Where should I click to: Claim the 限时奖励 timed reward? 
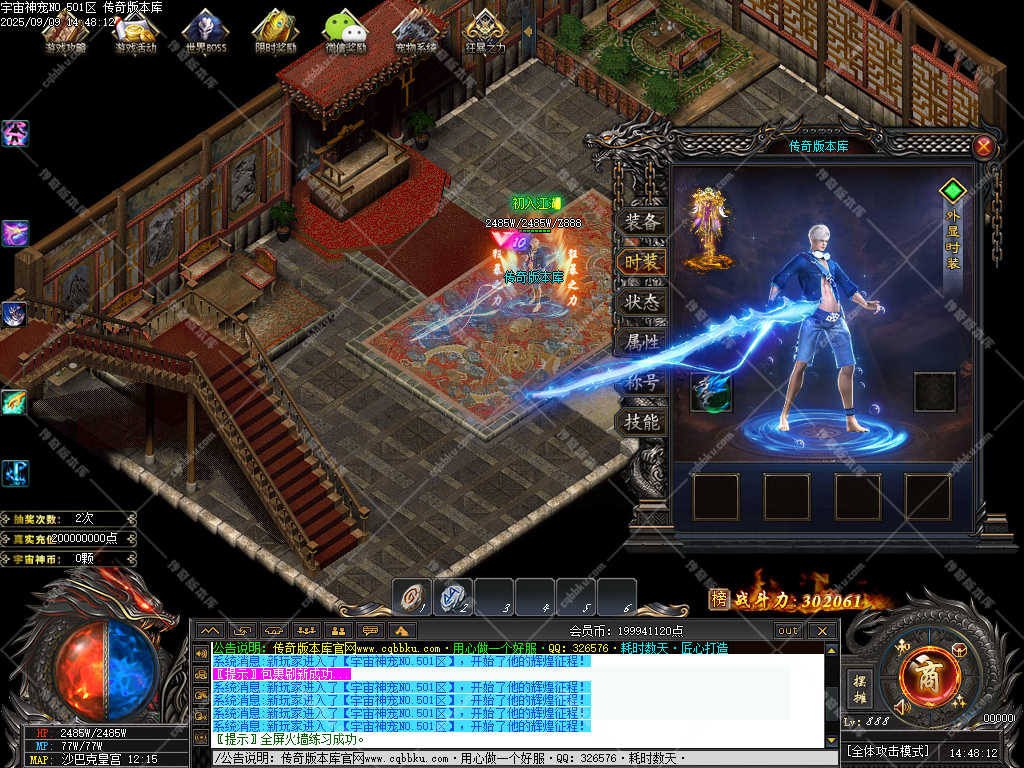(275, 32)
